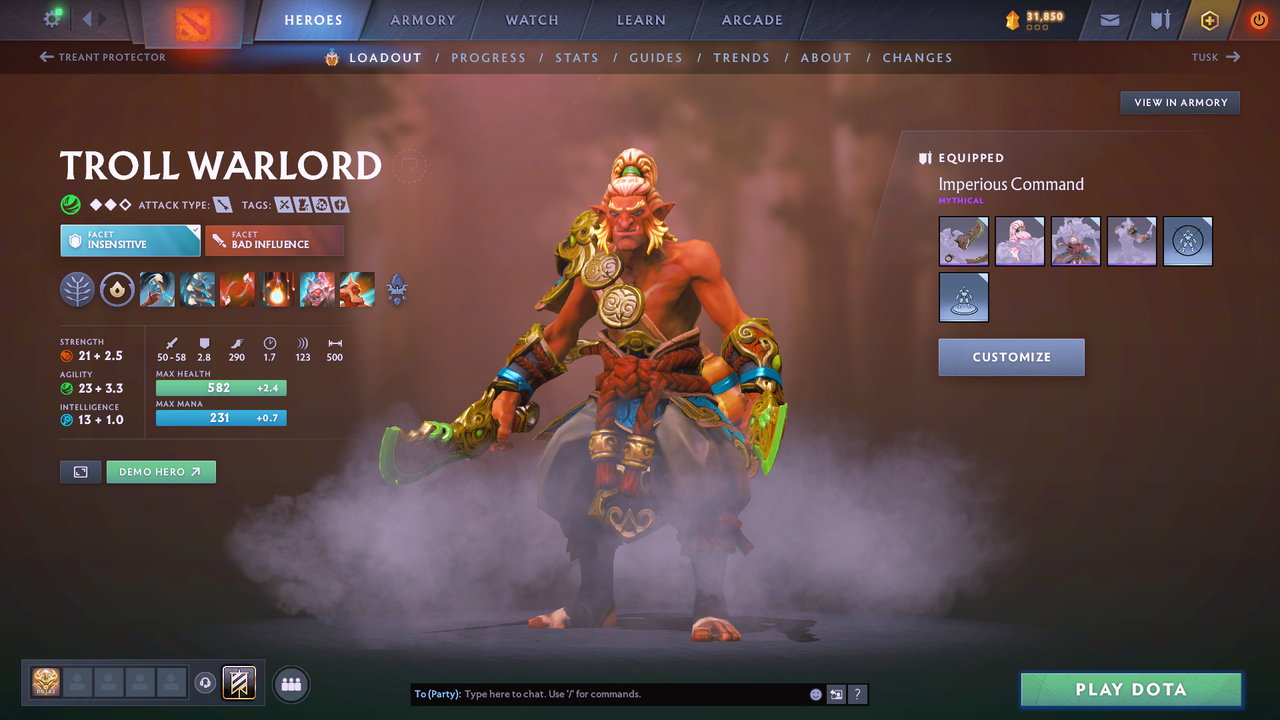Viewport: 1280px width, 720px height.
Task: Click the Max Health bar
Action: click(x=221, y=387)
